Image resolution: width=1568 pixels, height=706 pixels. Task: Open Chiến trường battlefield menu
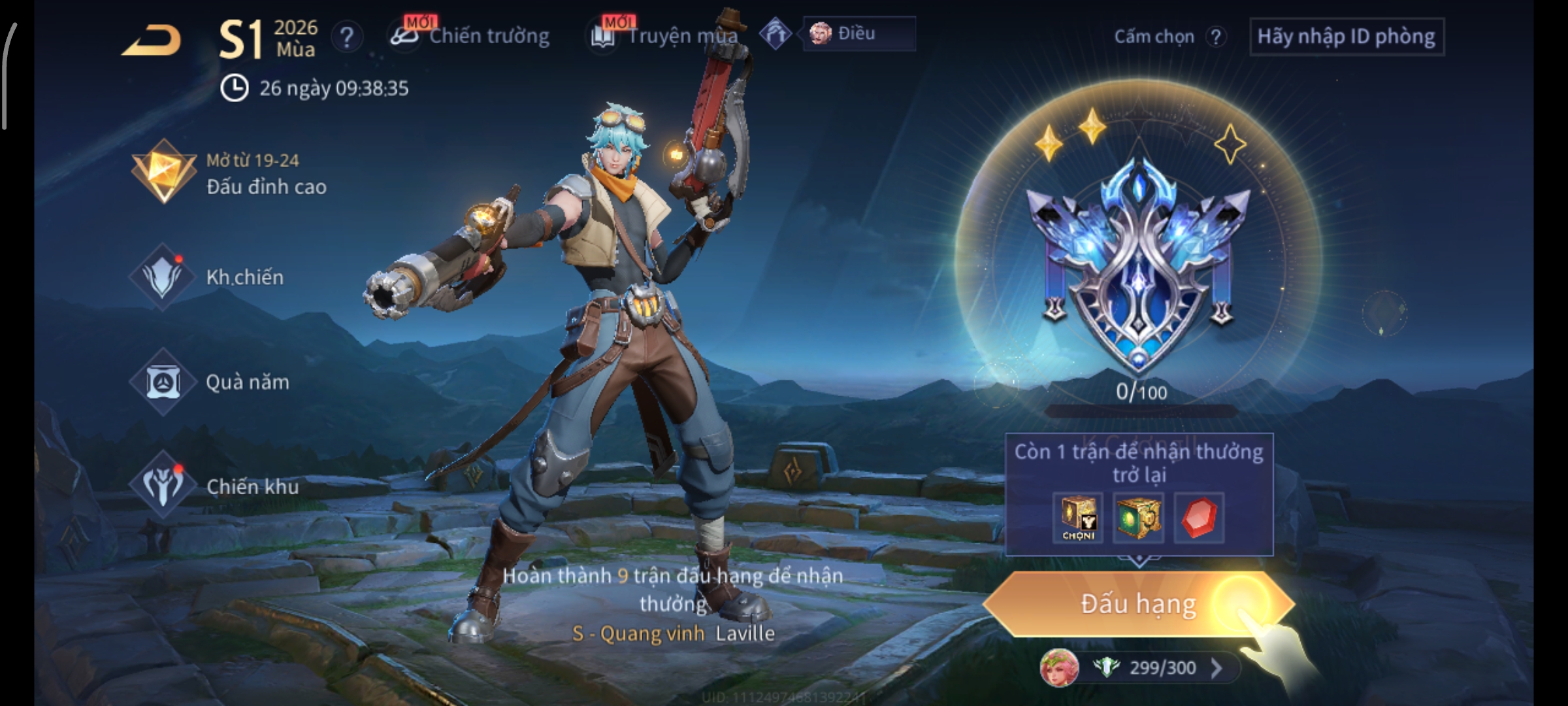[472, 35]
